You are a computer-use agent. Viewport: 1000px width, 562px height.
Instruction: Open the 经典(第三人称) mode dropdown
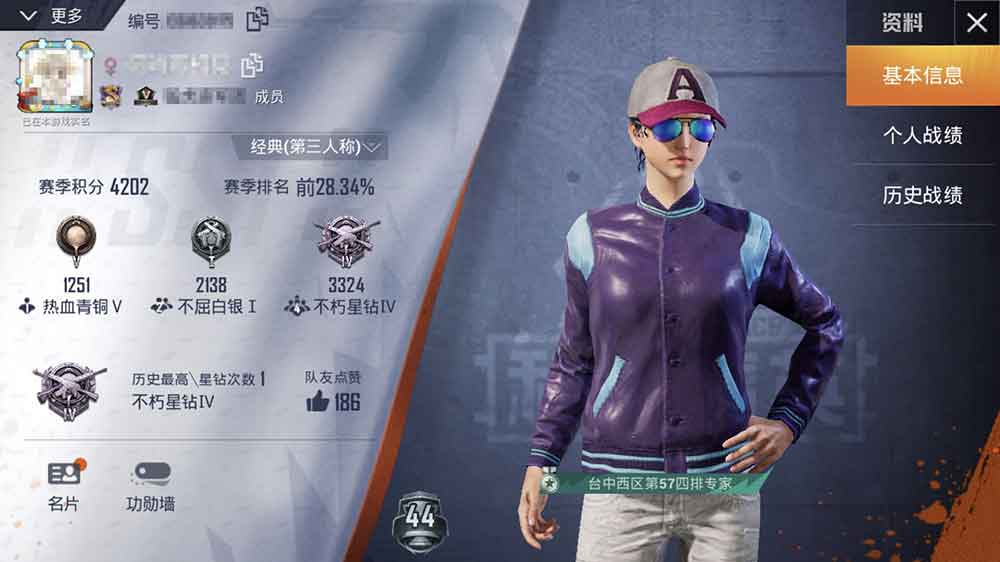tap(315, 147)
